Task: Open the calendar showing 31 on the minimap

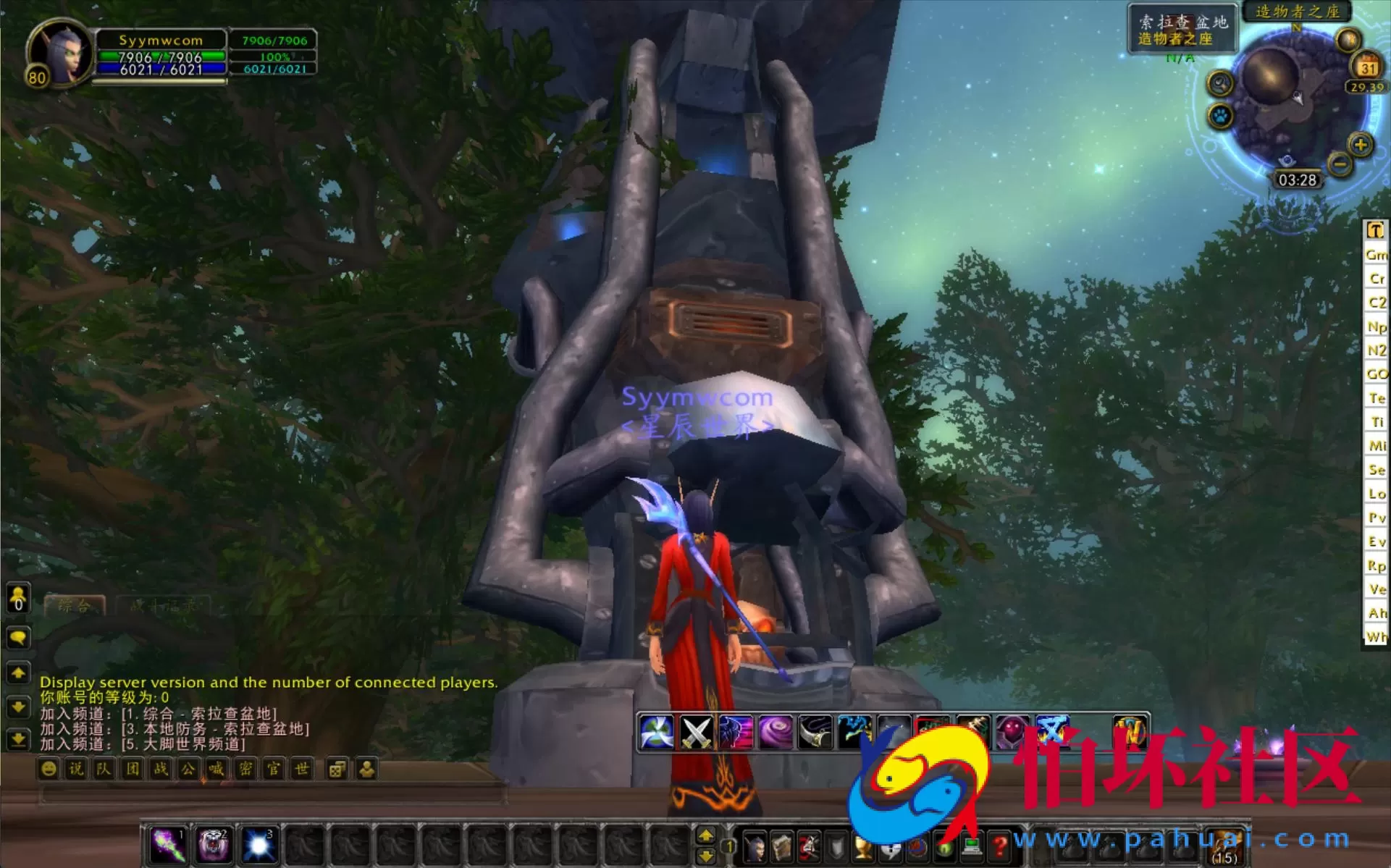Action: click(x=1364, y=67)
